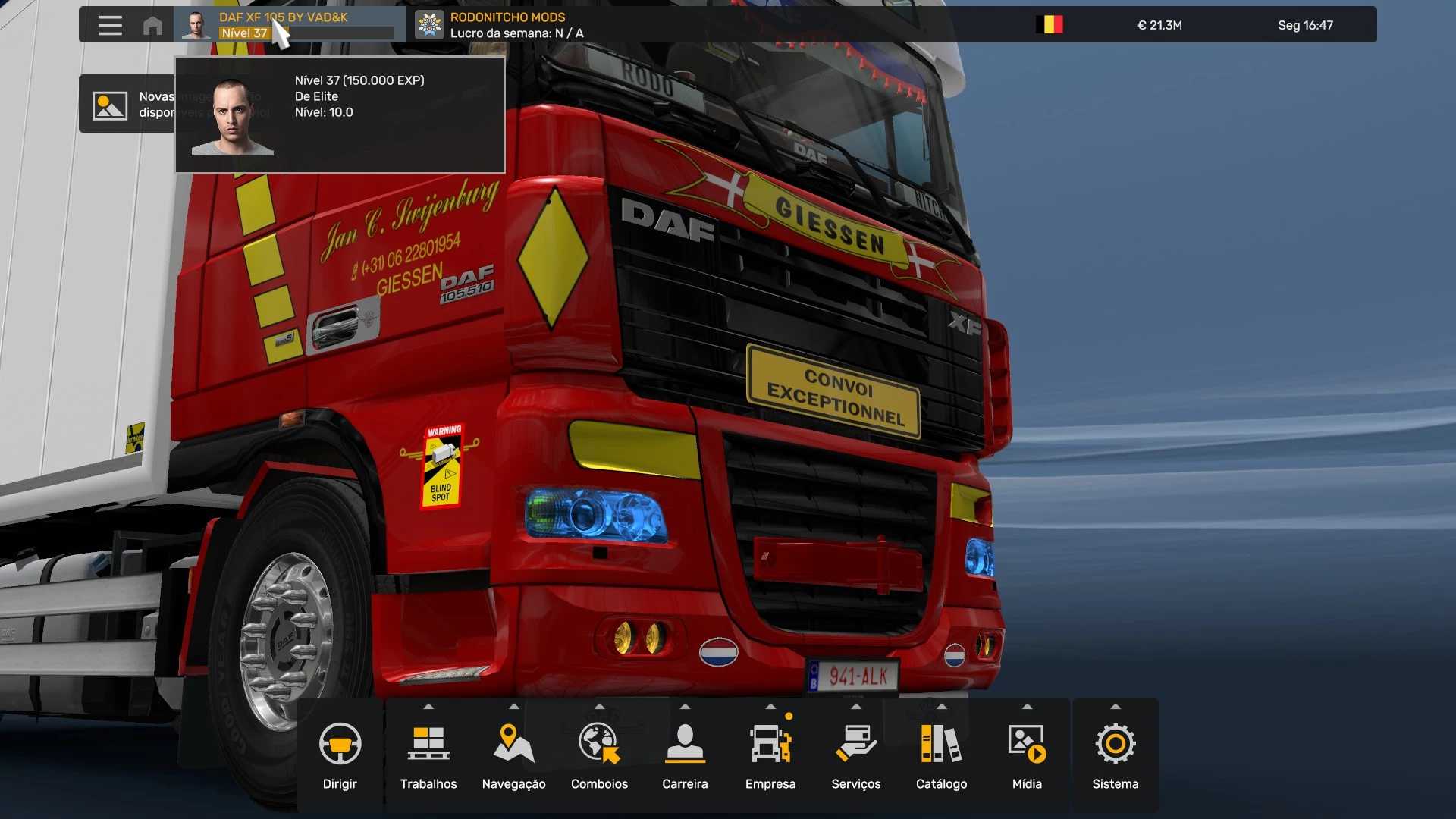This screenshot has height=819, width=1456.
Task: Open the Trabalhos jobs menu
Action: [x=428, y=755]
